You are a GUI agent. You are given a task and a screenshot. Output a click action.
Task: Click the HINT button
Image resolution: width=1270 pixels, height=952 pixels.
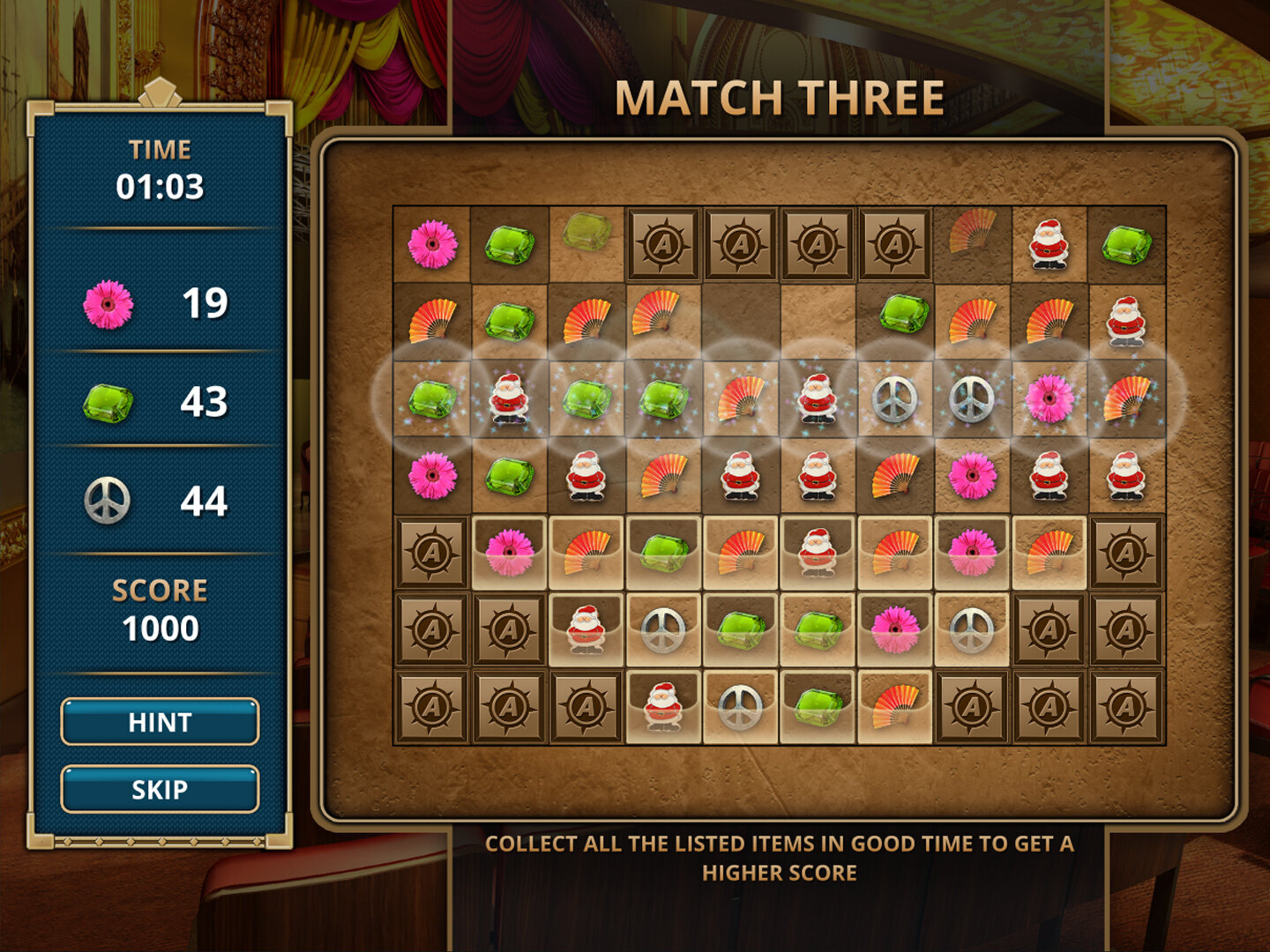160,722
